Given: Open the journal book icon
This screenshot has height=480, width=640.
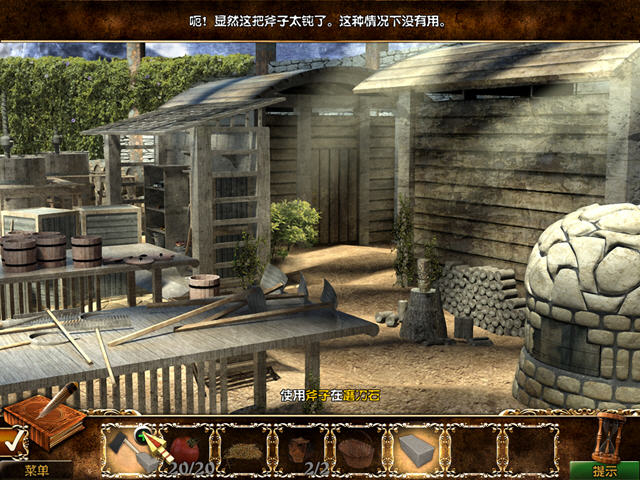Looking at the screenshot, I should pos(44,422).
